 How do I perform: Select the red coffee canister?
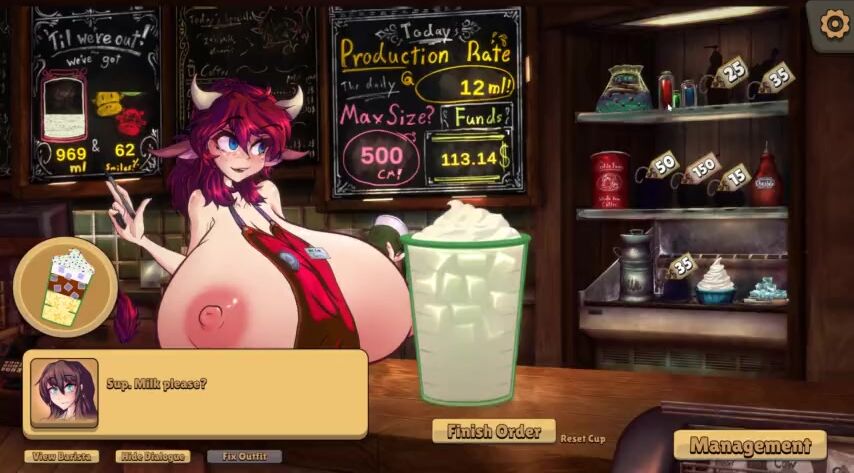point(608,179)
